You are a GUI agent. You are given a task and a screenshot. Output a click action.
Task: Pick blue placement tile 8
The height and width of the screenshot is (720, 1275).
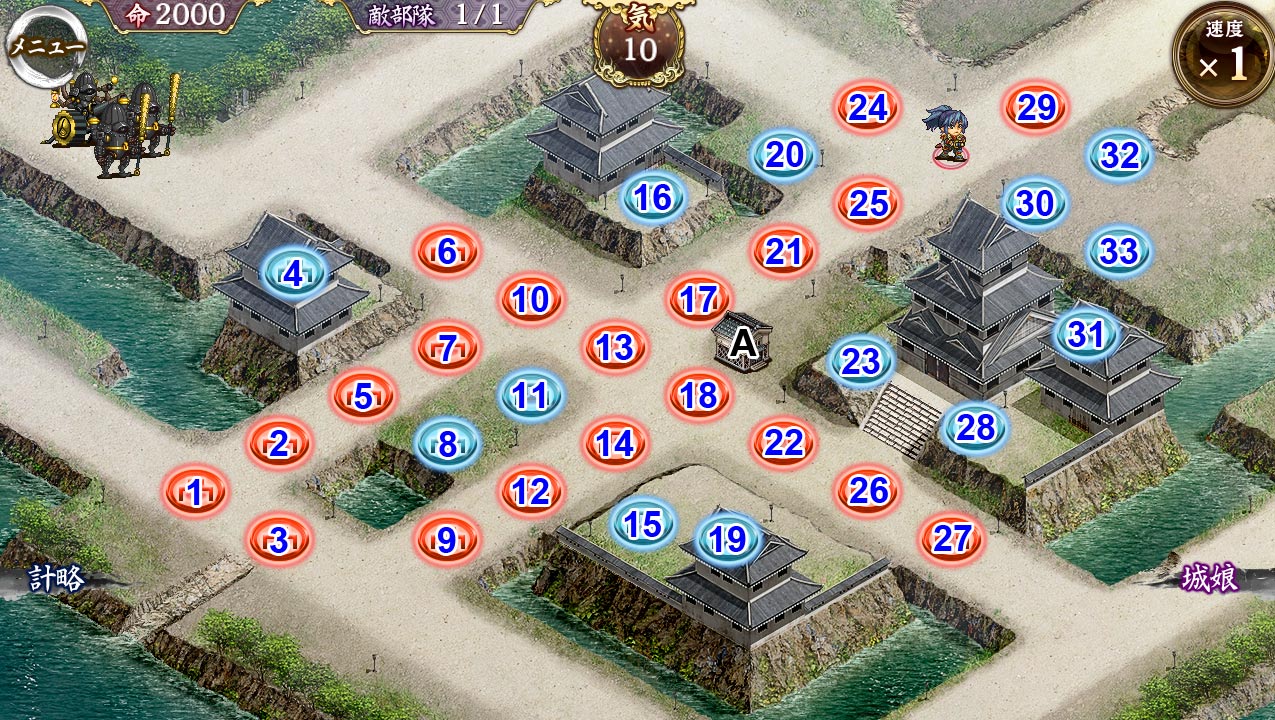coord(448,443)
